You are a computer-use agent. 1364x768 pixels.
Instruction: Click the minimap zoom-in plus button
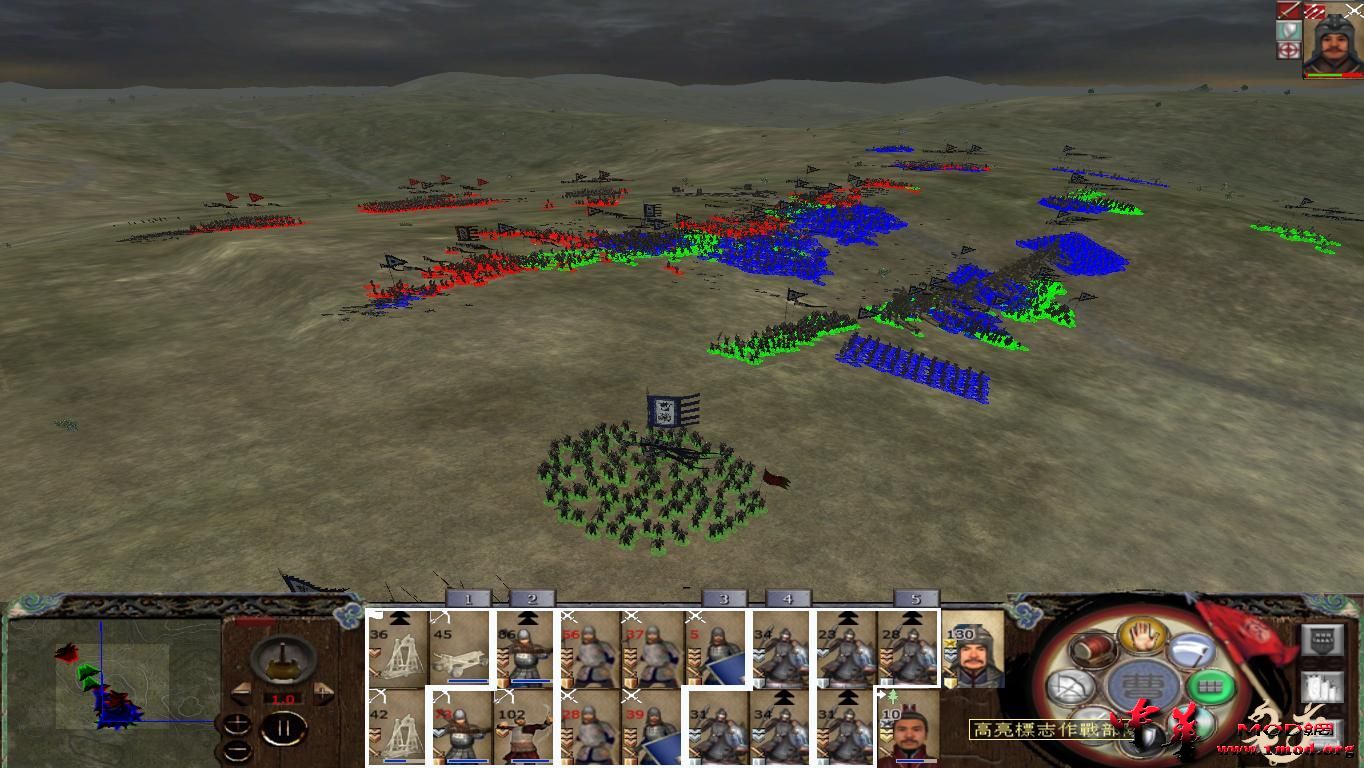click(x=237, y=724)
